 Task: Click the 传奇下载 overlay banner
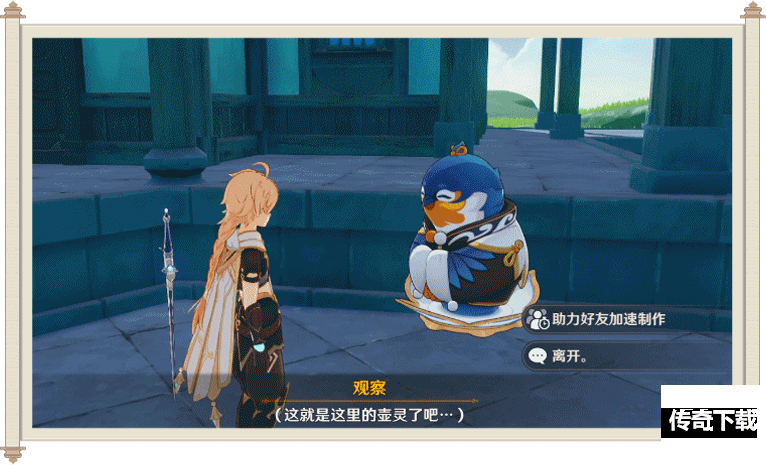coord(712,419)
